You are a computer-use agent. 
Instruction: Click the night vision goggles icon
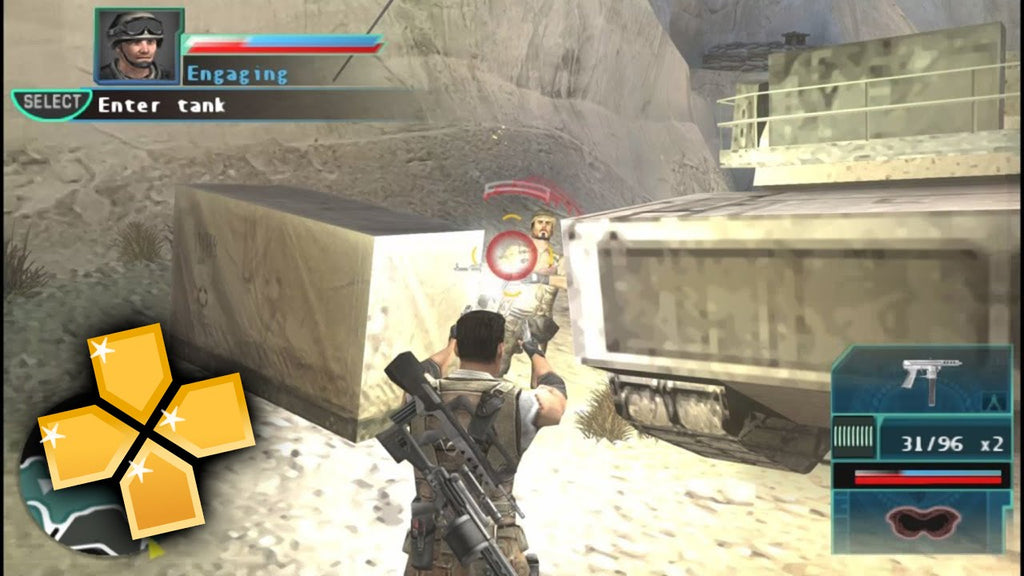pos(920,521)
